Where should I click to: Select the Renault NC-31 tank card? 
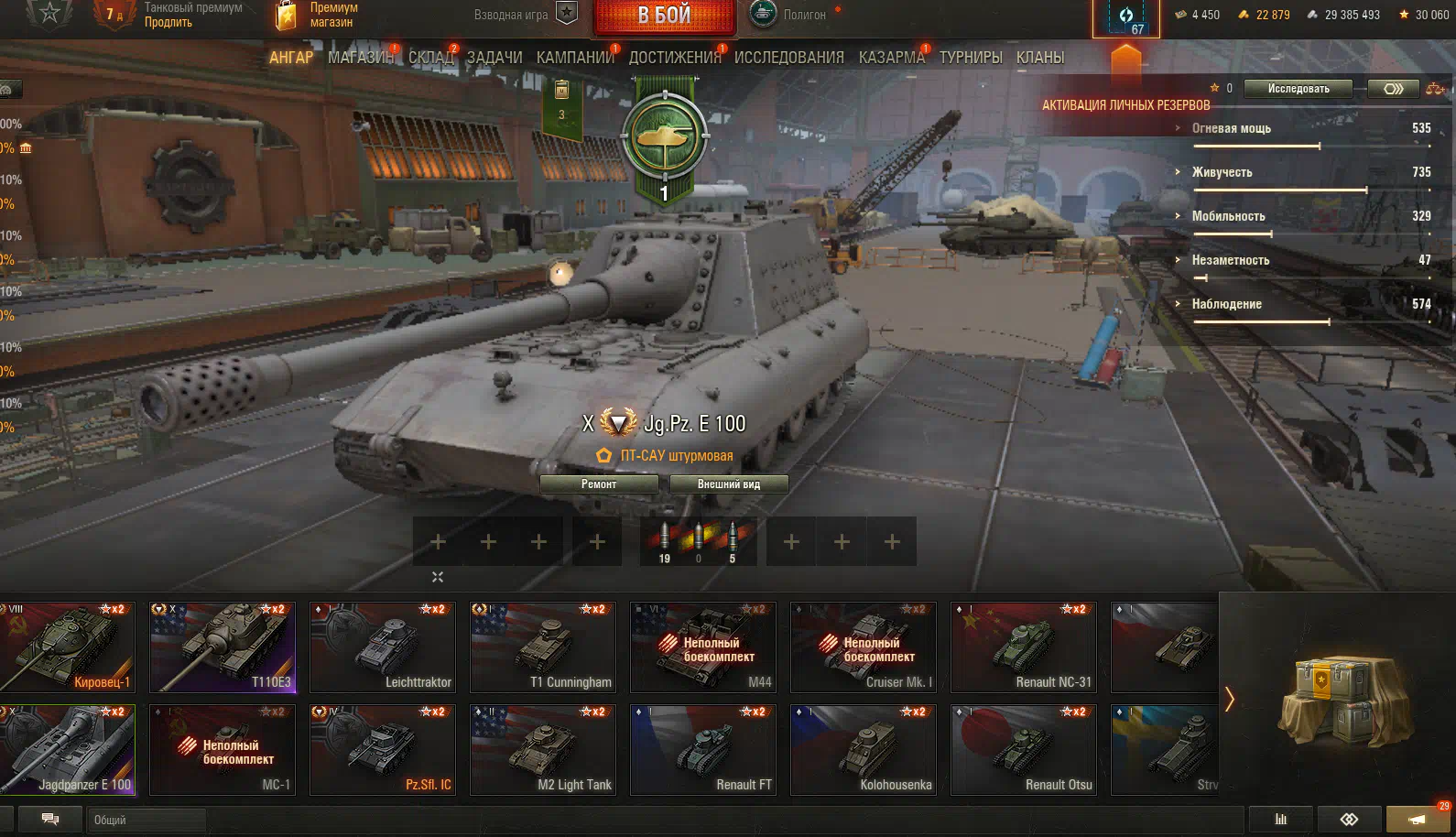[x=1024, y=647]
